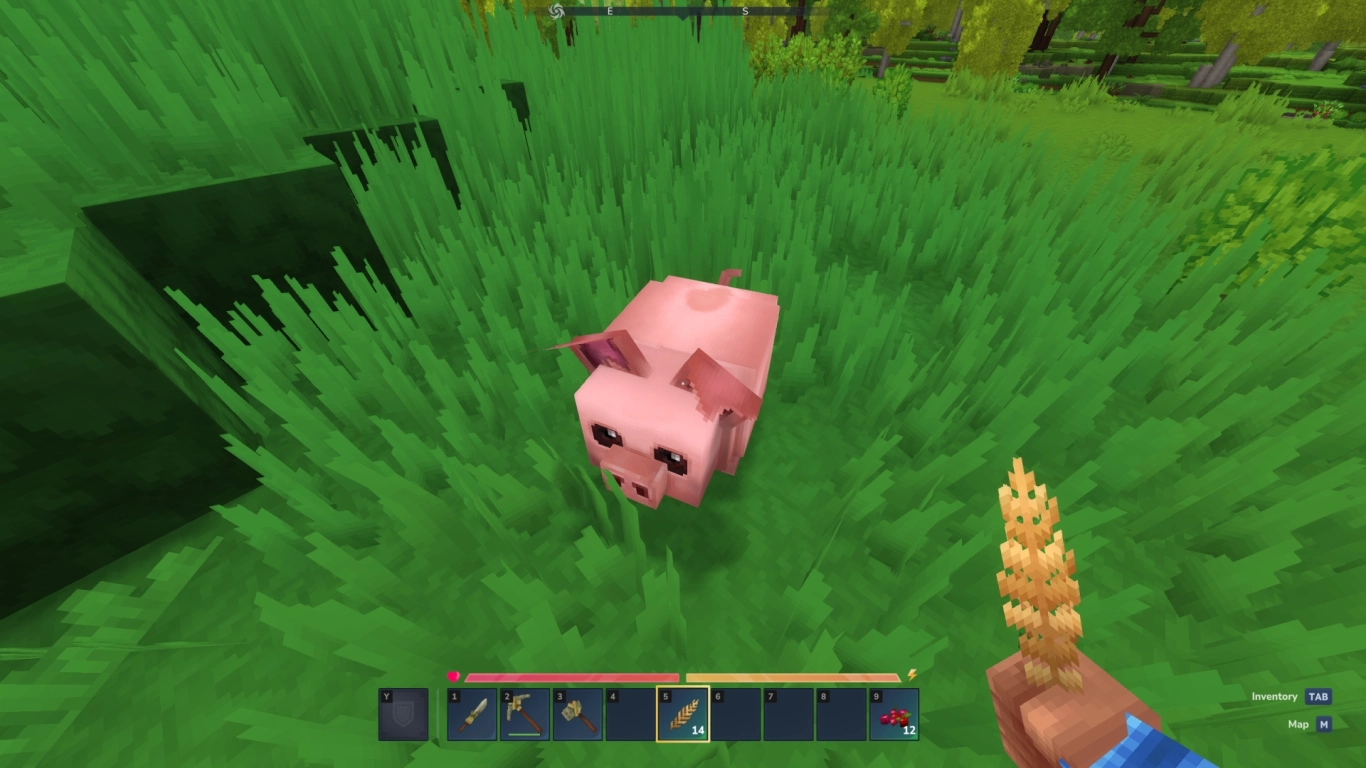Click the Inventory label text
1366x768 pixels.
(x=1272, y=695)
